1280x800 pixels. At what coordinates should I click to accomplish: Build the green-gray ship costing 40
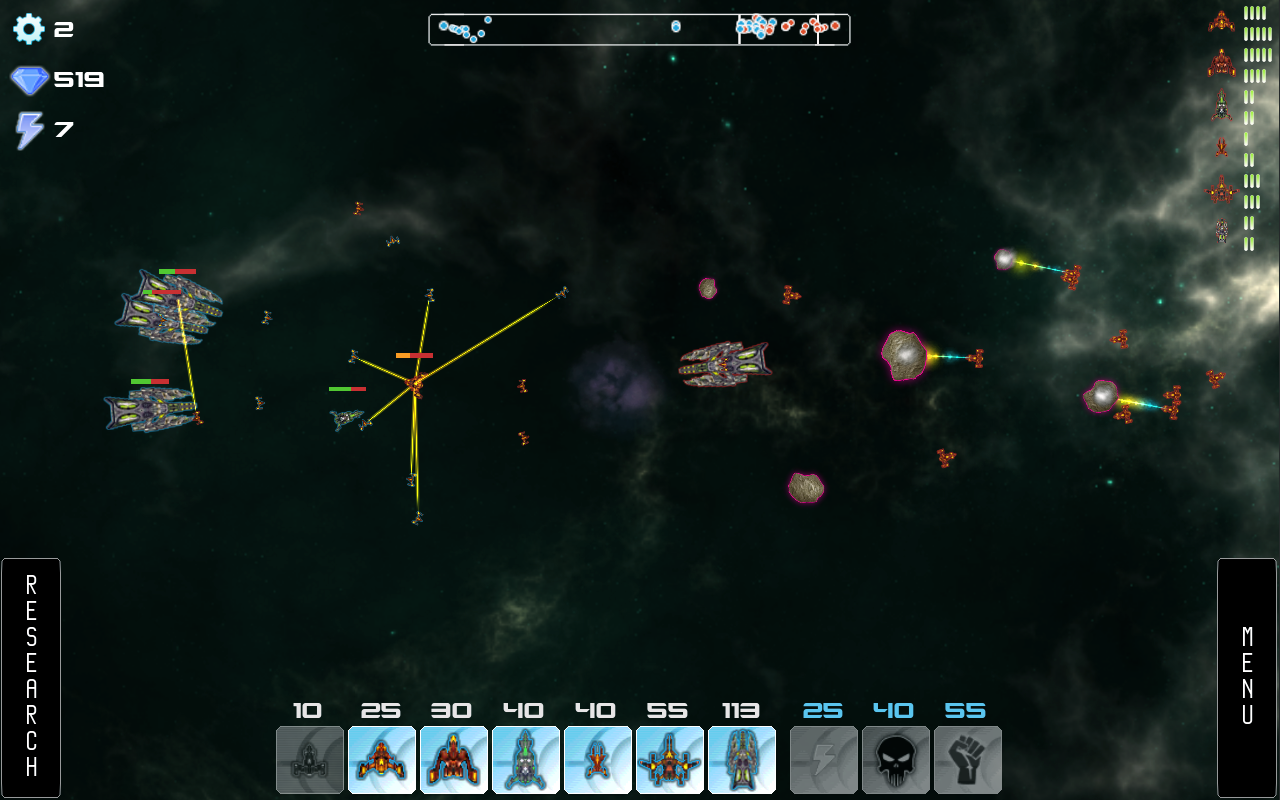point(526,760)
